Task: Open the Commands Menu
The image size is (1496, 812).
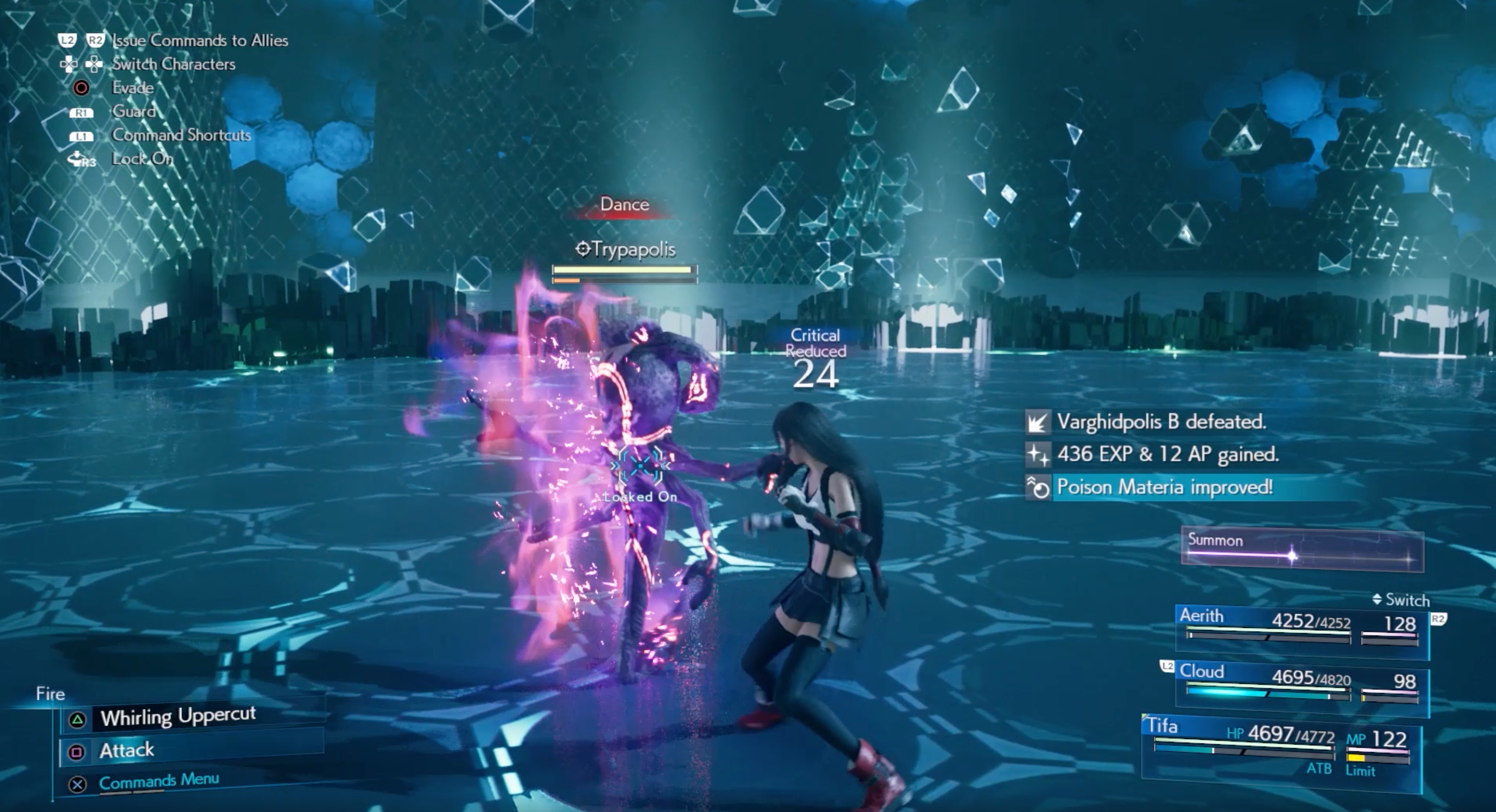Action: [159, 781]
